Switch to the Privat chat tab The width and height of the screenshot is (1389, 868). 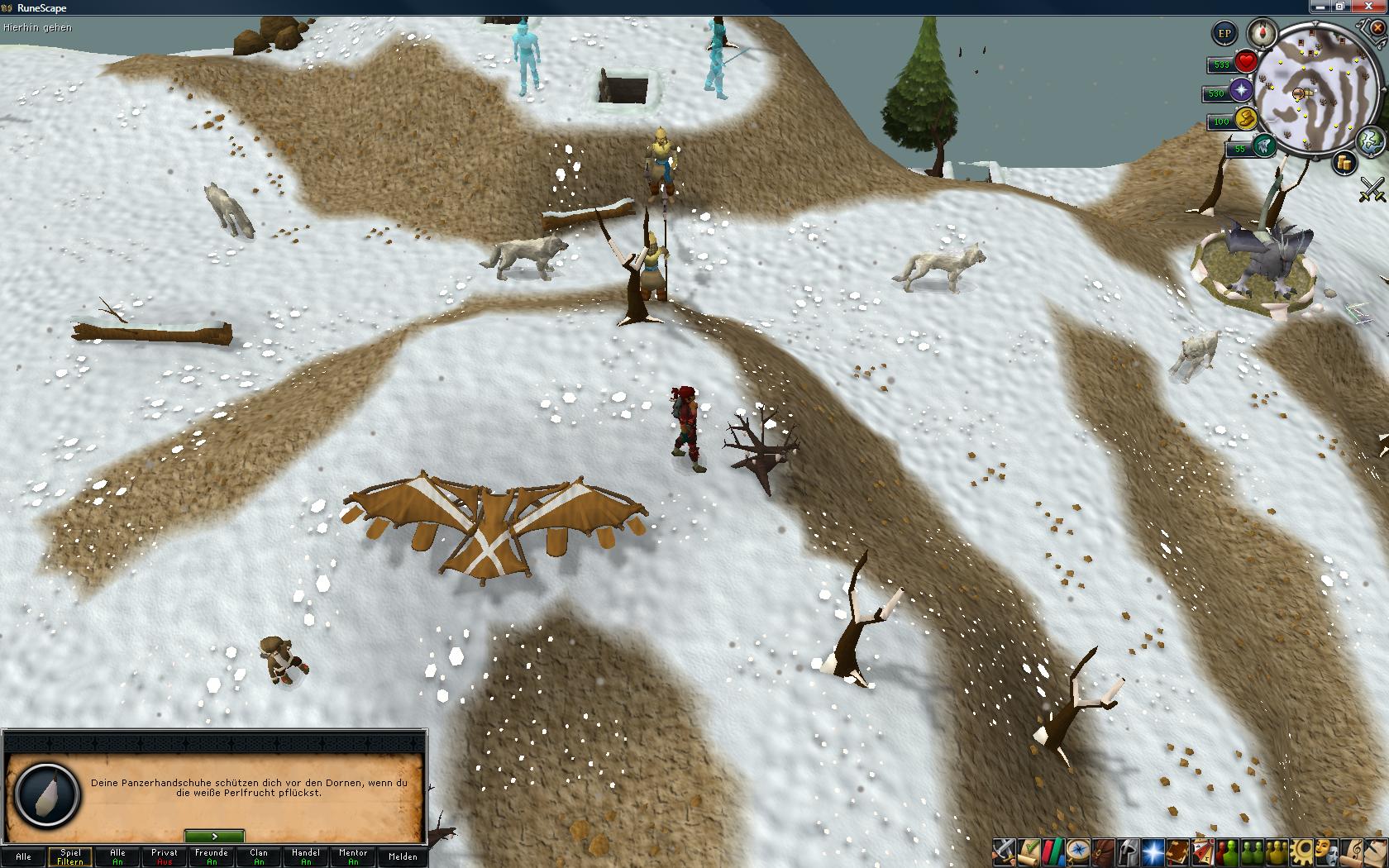165,856
